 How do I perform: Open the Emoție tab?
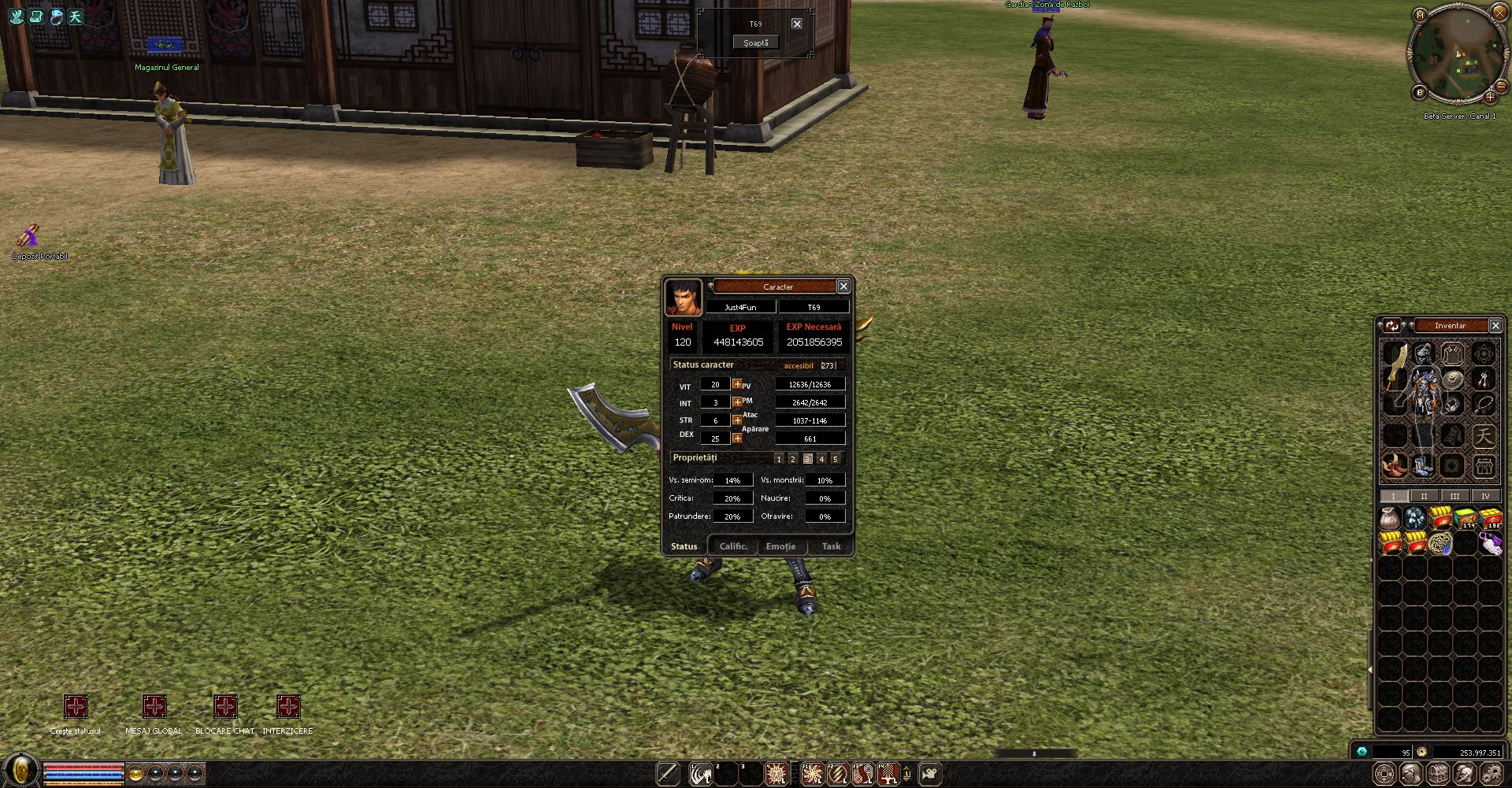[x=780, y=546]
